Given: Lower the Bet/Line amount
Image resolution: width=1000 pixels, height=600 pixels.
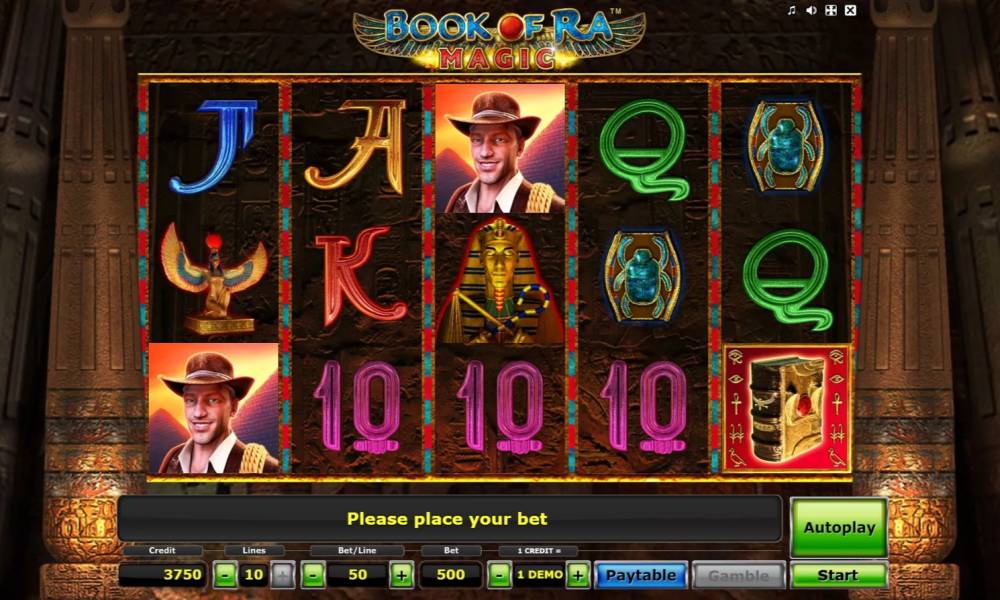Looking at the screenshot, I should pyautogui.click(x=313, y=575).
